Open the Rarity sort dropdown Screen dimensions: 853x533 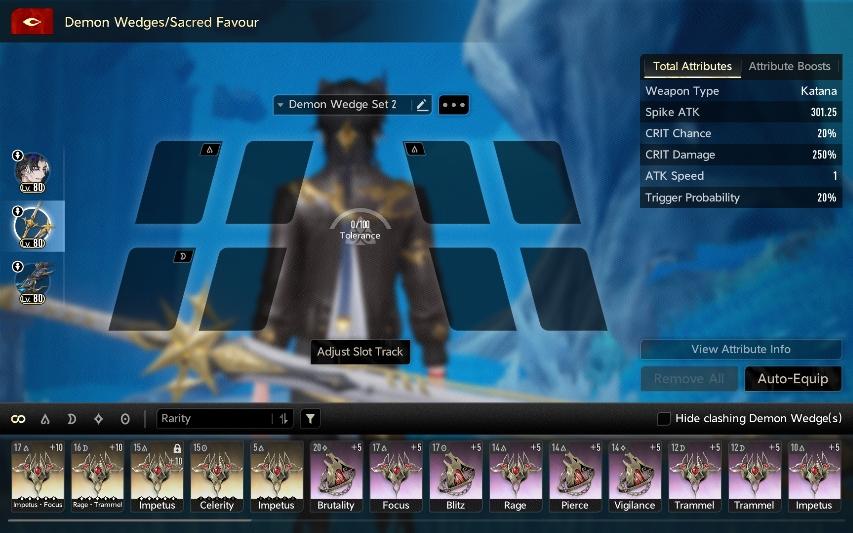[215, 418]
